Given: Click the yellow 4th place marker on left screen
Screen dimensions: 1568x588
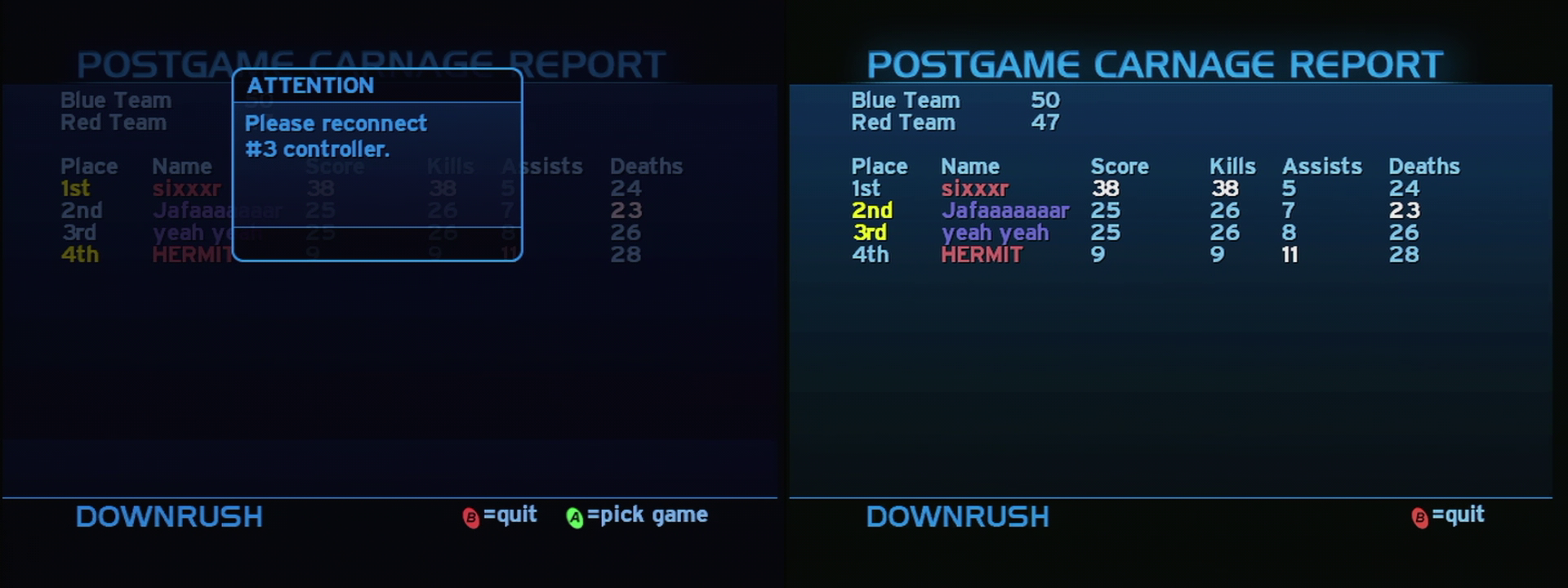Looking at the screenshot, I should [x=78, y=254].
